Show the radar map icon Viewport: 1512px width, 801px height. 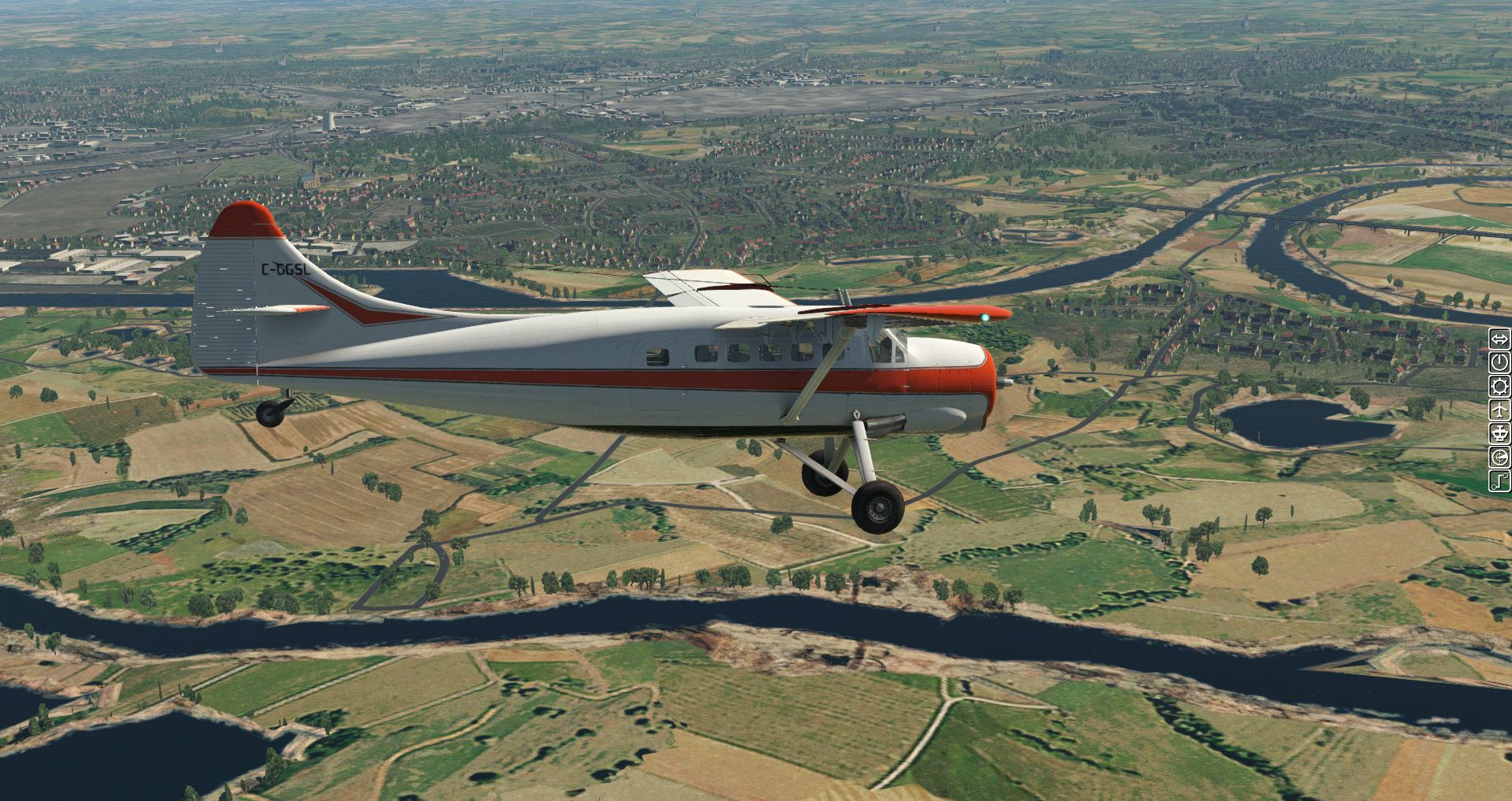1499,457
